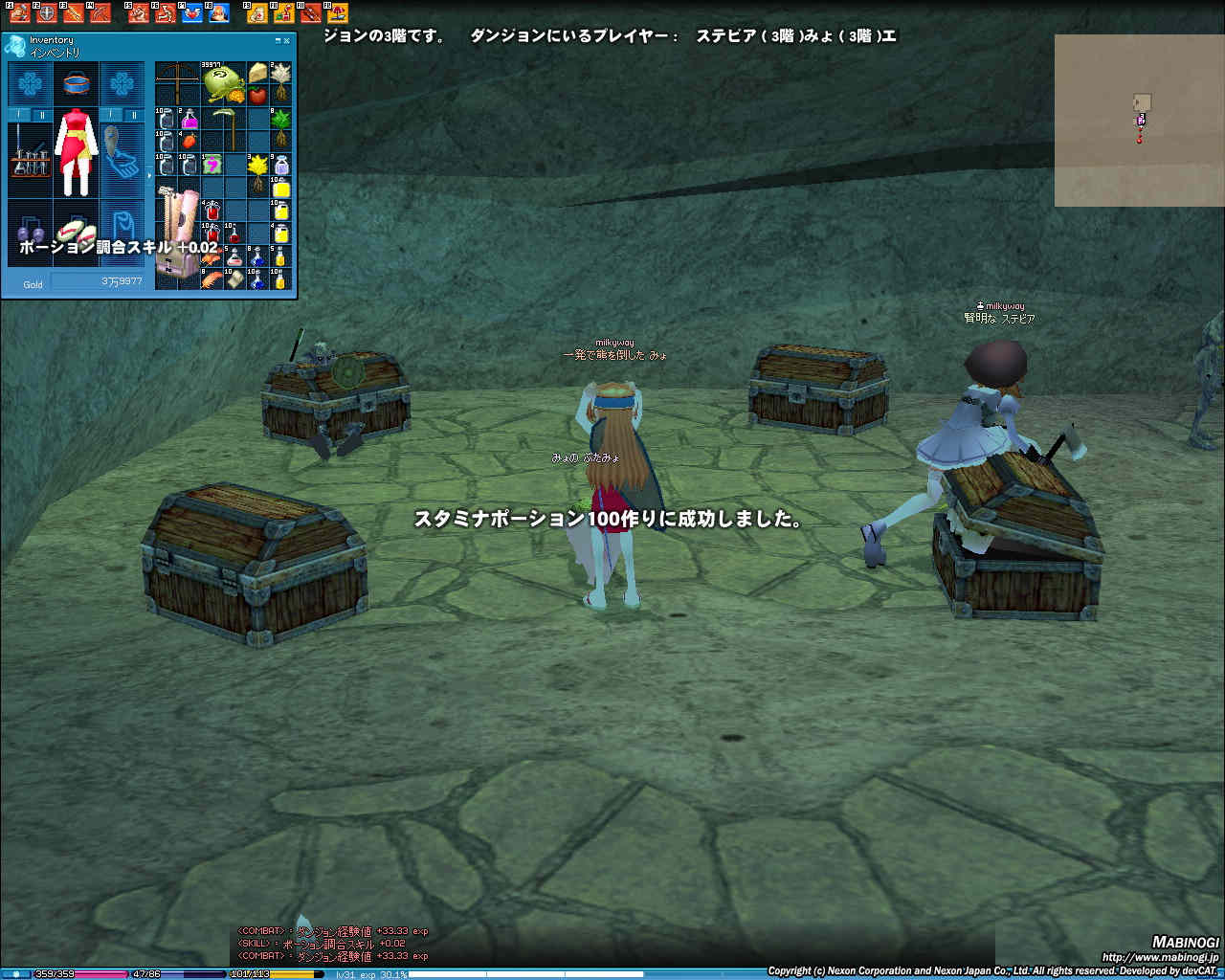Use the F4 bow ranged attack skill

100,13
